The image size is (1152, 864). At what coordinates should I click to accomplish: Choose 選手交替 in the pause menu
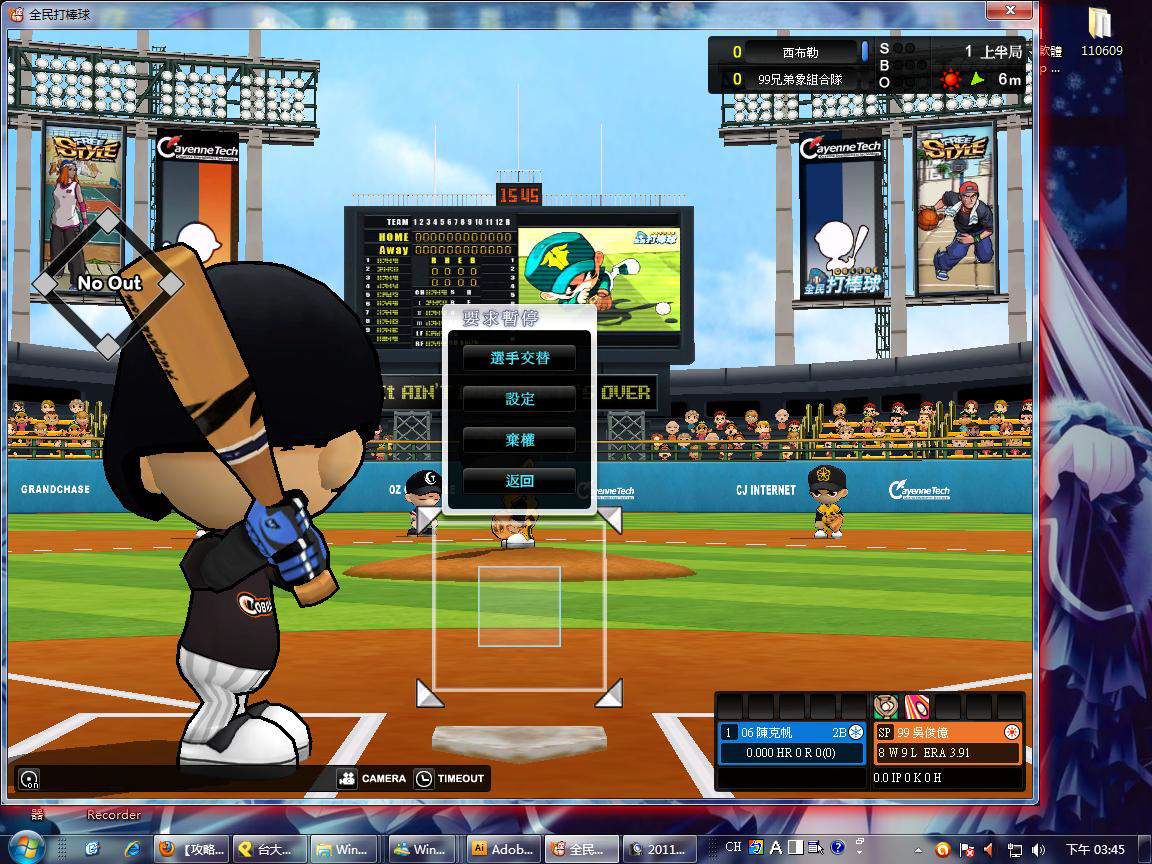point(519,358)
